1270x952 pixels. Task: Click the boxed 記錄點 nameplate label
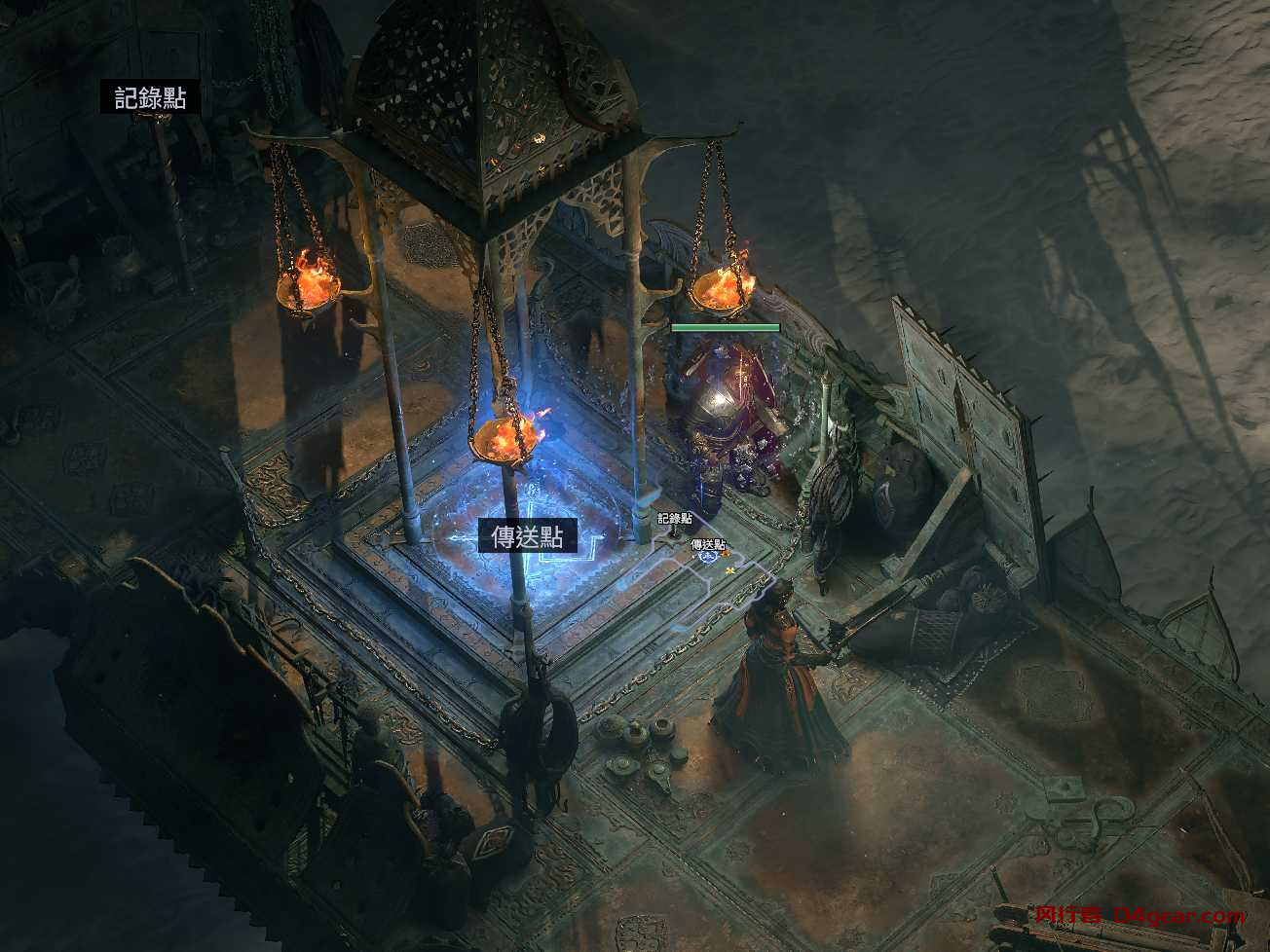pyautogui.click(x=150, y=97)
